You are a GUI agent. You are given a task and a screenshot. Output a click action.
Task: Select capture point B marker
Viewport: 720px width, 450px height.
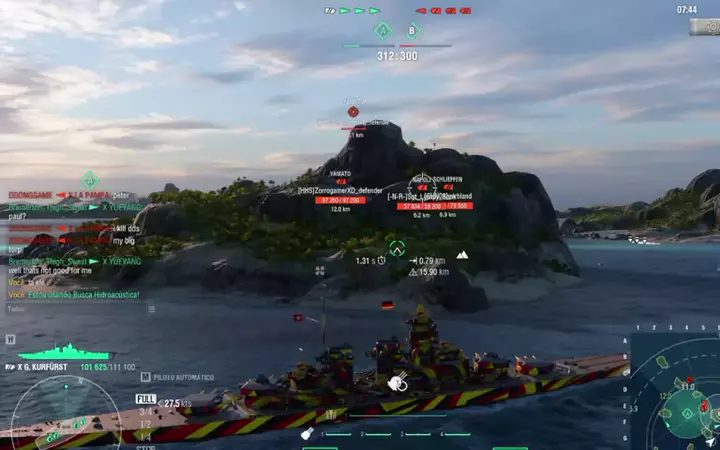[x=412, y=31]
